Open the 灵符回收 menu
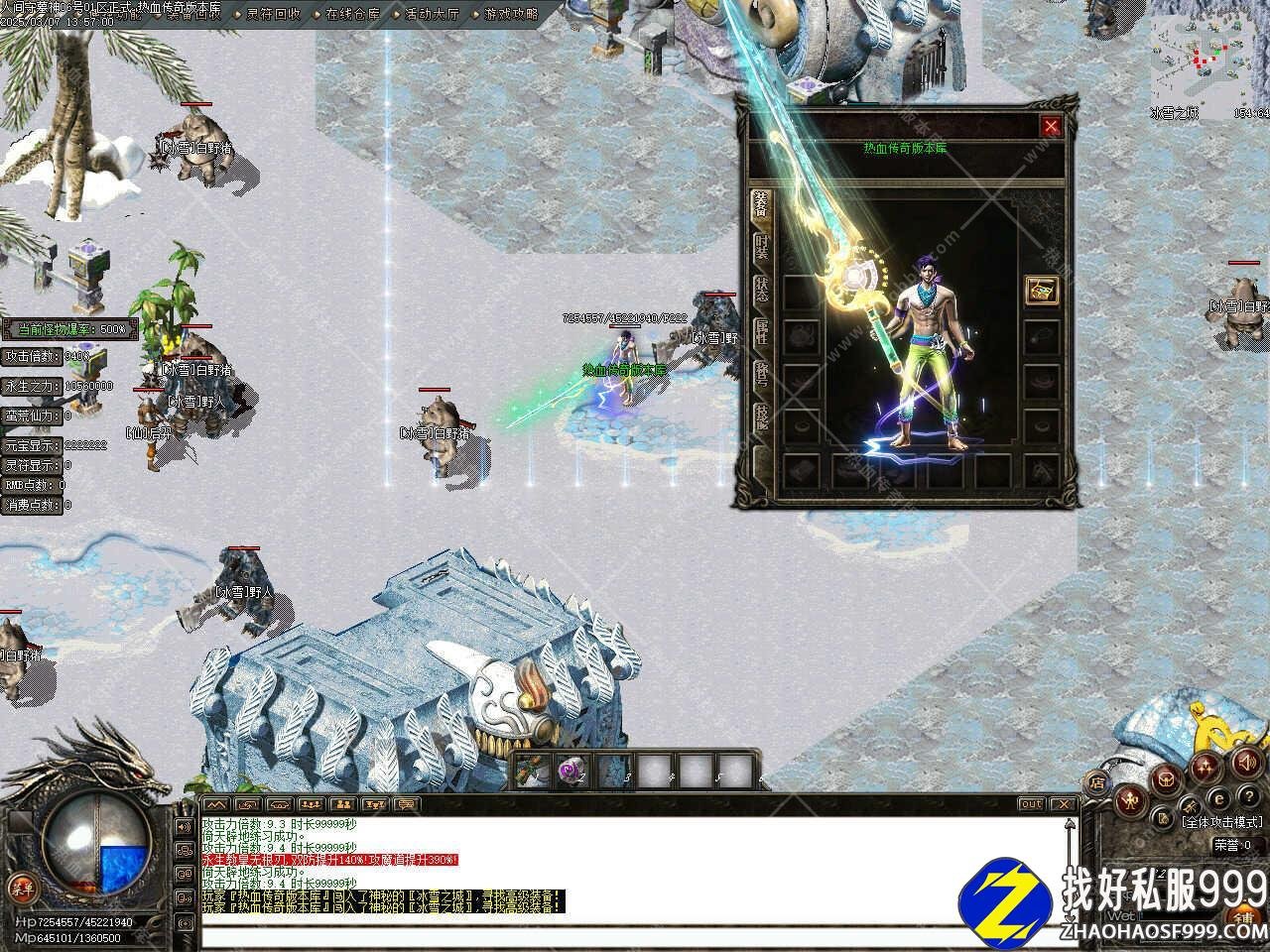The height and width of the screenshot is (952, 1270). (273, 14)
